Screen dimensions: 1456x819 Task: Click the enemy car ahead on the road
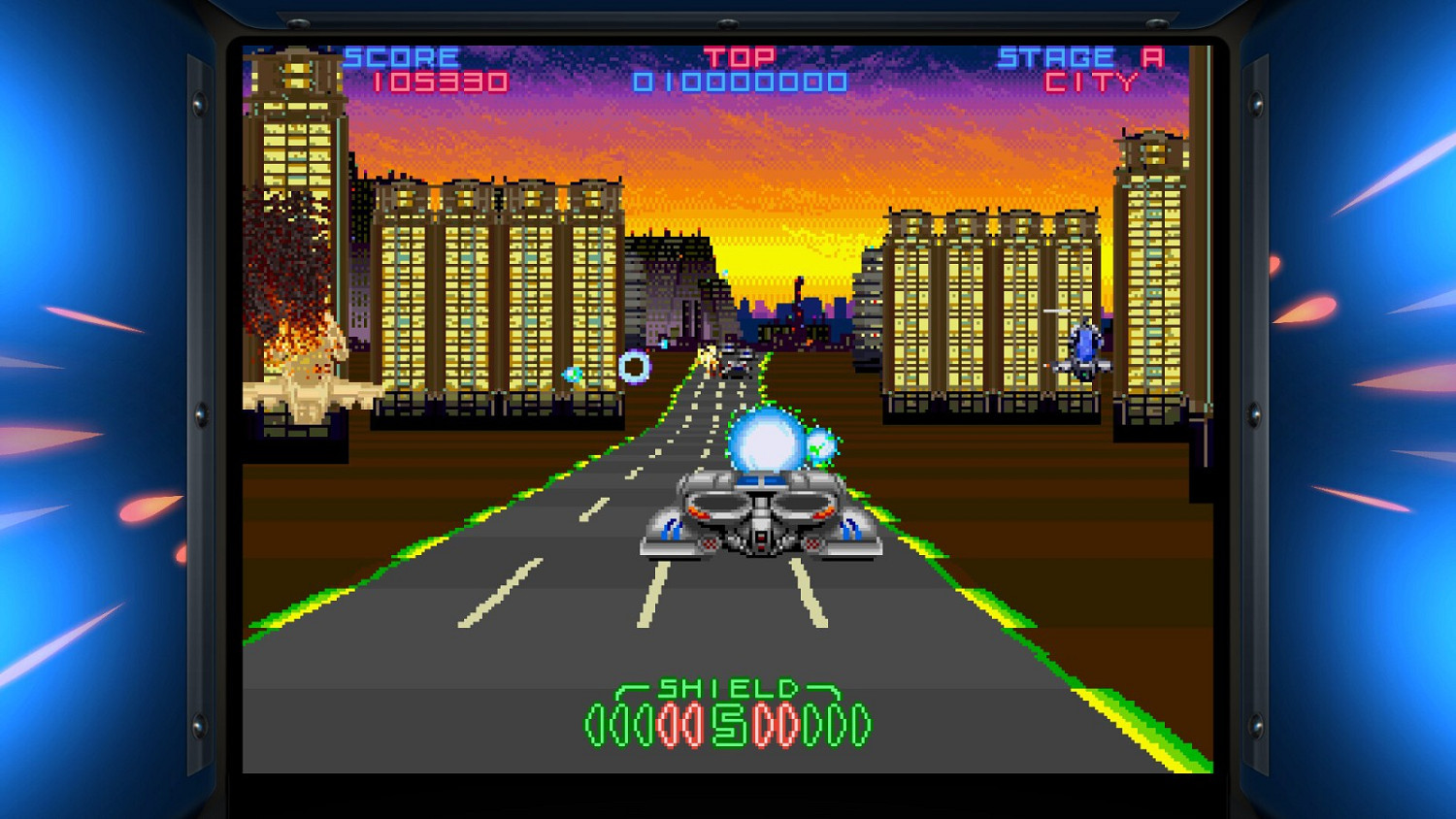[738, 364]
